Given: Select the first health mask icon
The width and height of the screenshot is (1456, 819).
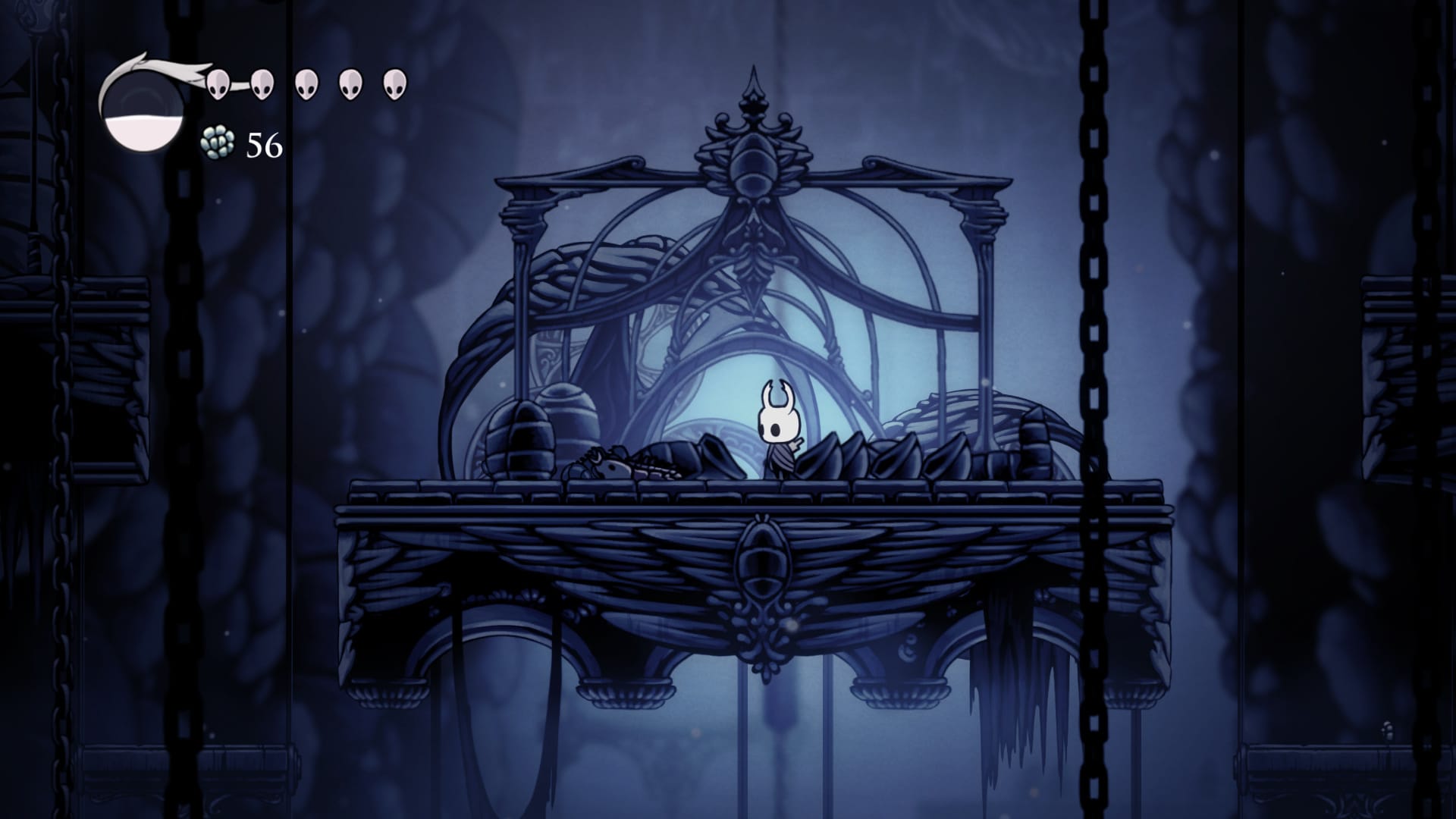Looking at the screenshot, I should pyautogui.click(x=220, y=83).
